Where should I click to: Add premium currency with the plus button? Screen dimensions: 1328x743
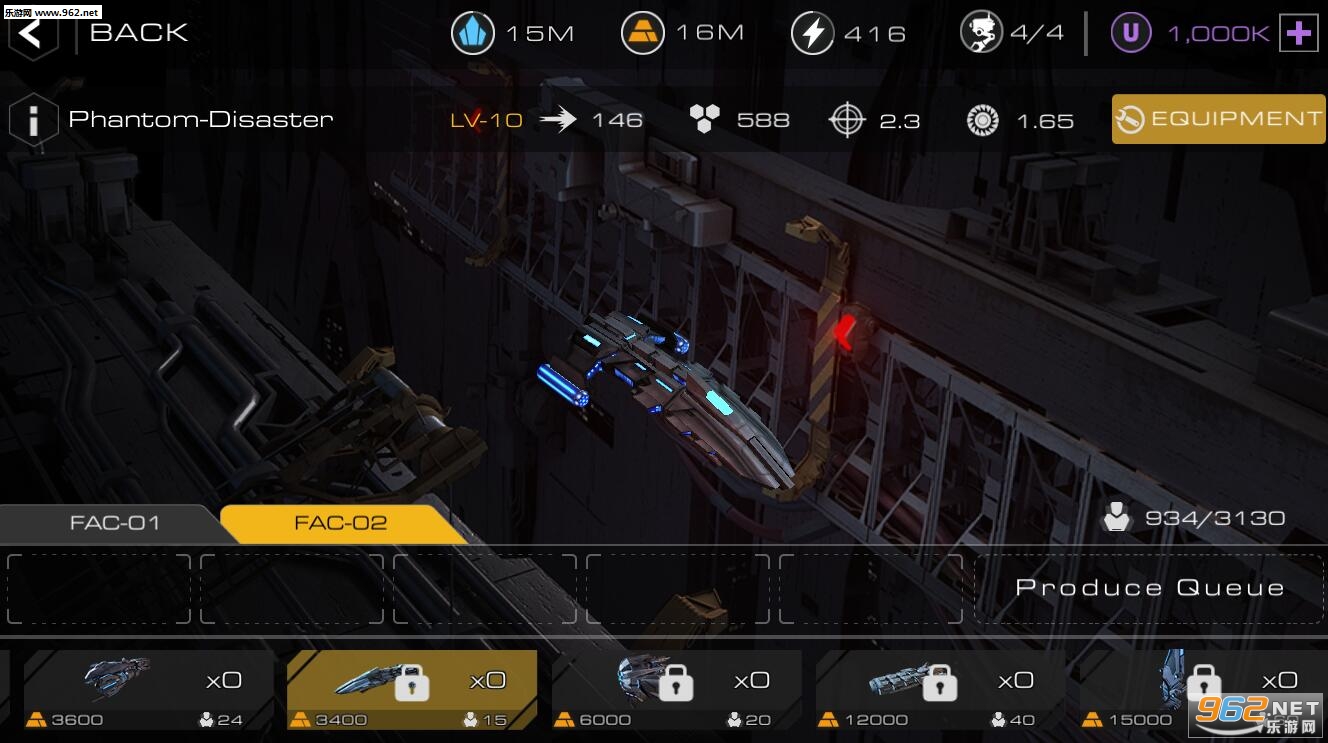click(1298, 34)
